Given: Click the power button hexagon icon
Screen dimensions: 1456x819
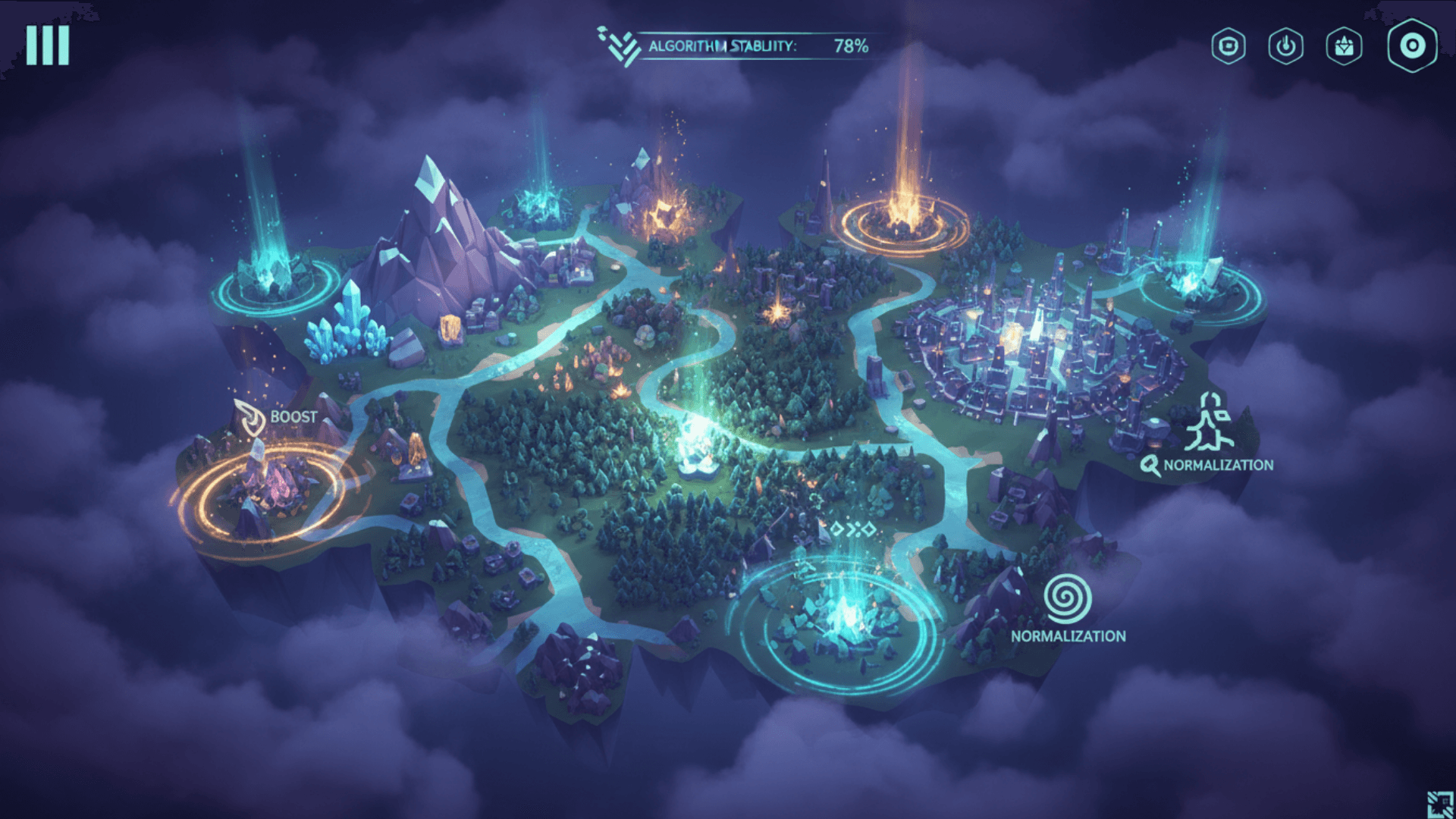Looking at the screenshot, I should 1285,47.
